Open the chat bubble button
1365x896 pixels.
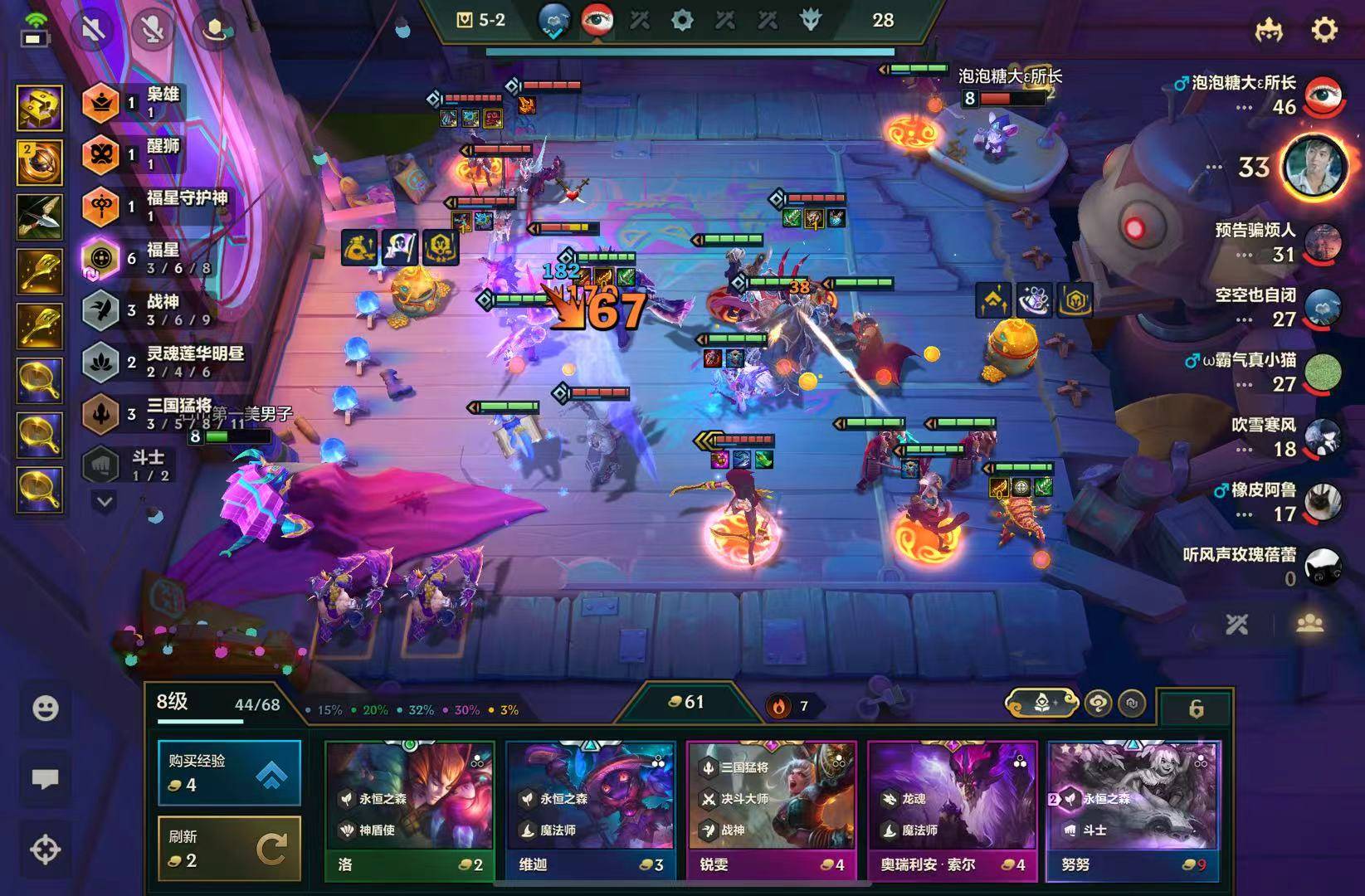(45, 778)
